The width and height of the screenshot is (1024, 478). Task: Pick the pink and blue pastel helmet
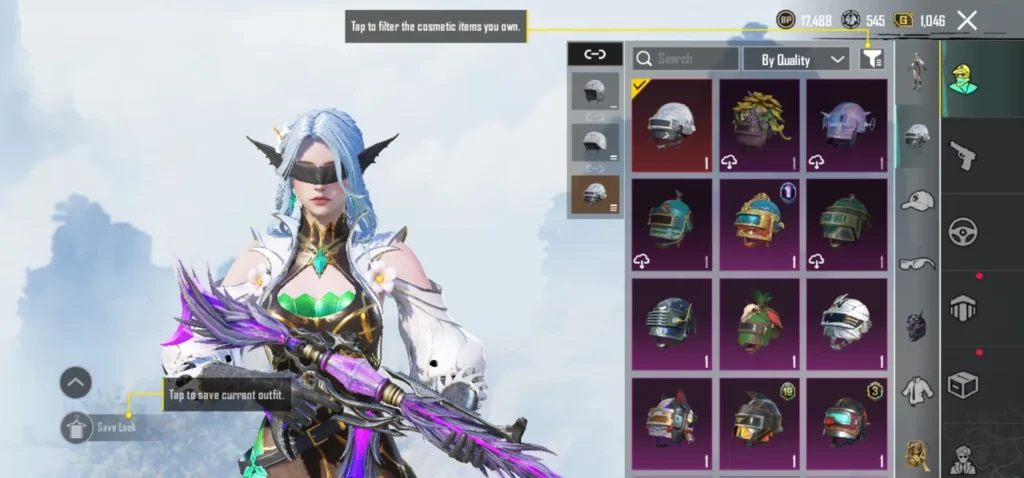coord(846,125)
